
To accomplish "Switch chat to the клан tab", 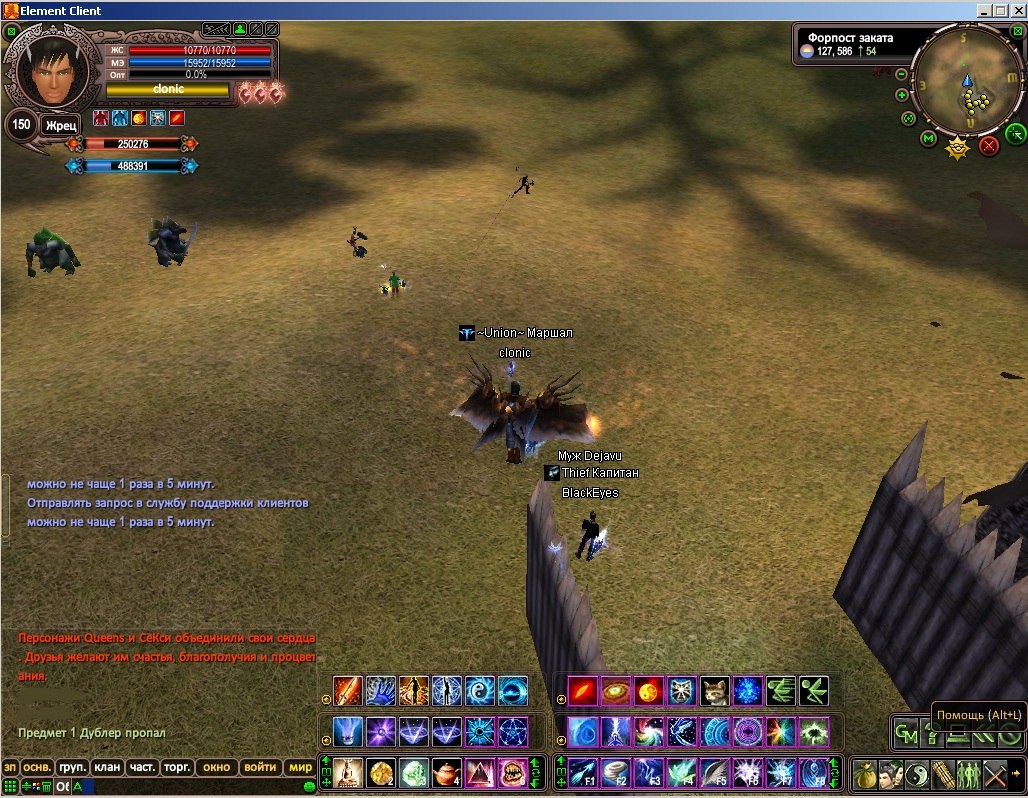I will point(107,768).
